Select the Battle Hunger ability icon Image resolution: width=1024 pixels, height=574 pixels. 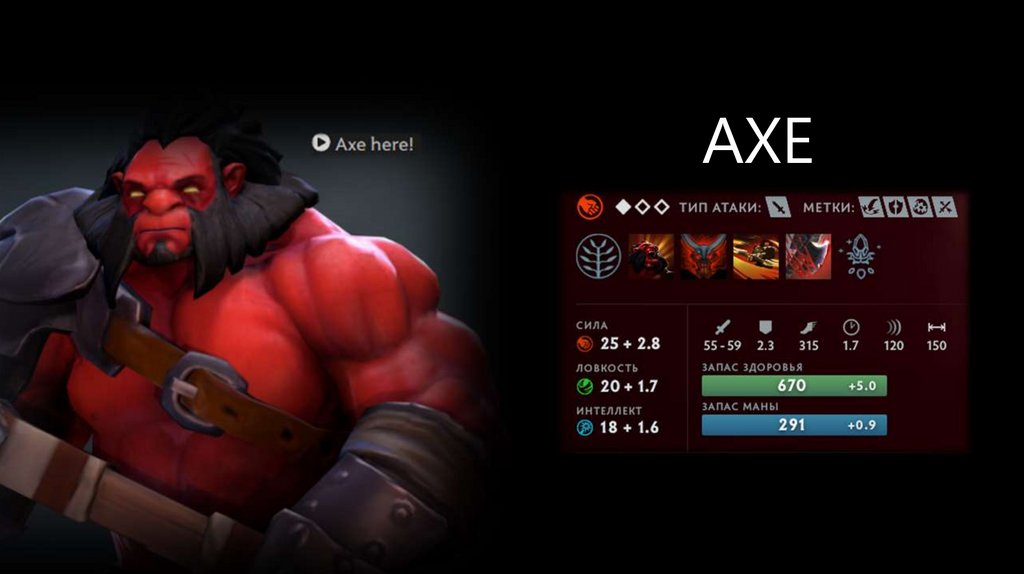tap(704, 256)
